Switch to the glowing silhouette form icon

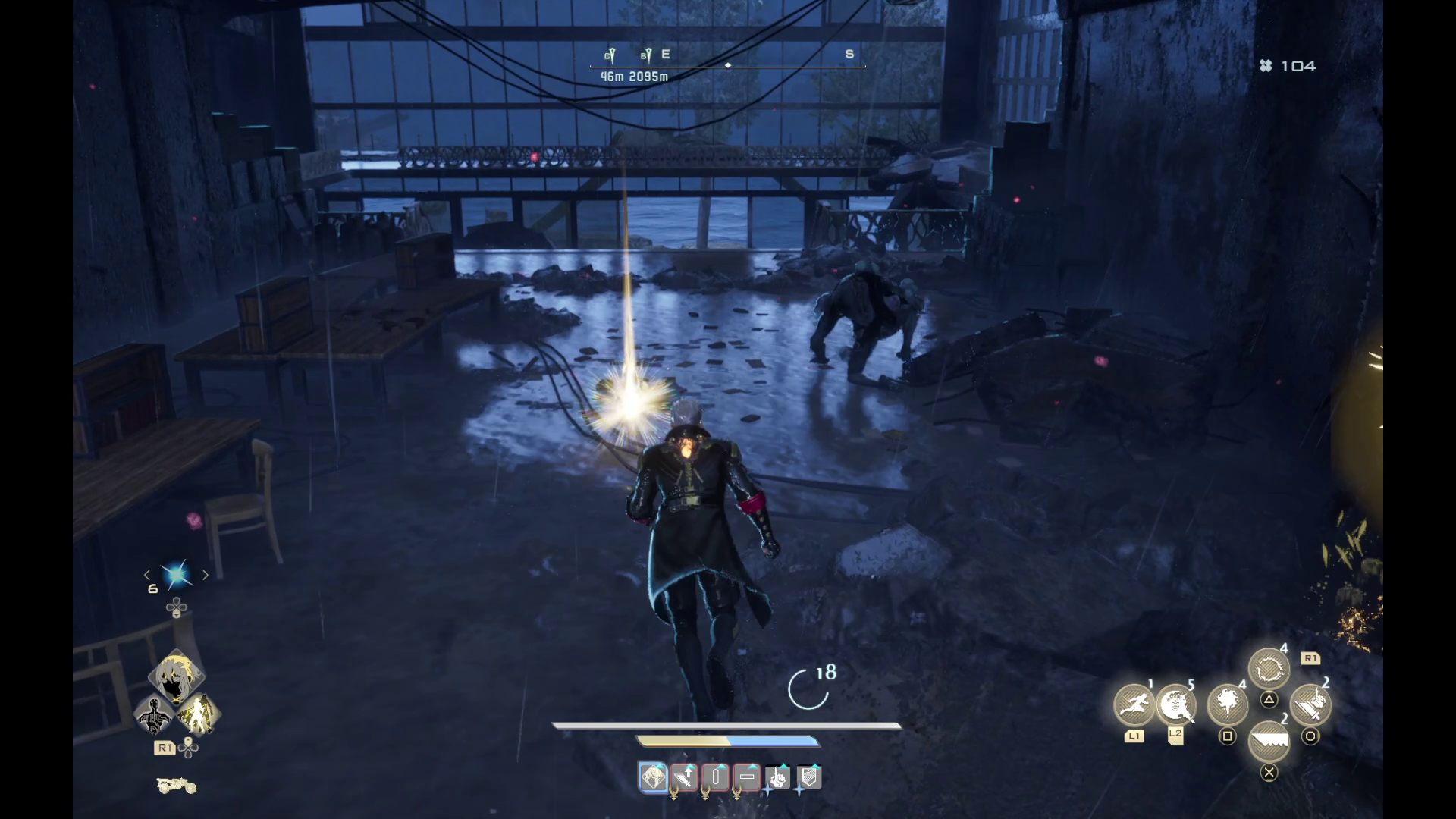coord(198,715)
